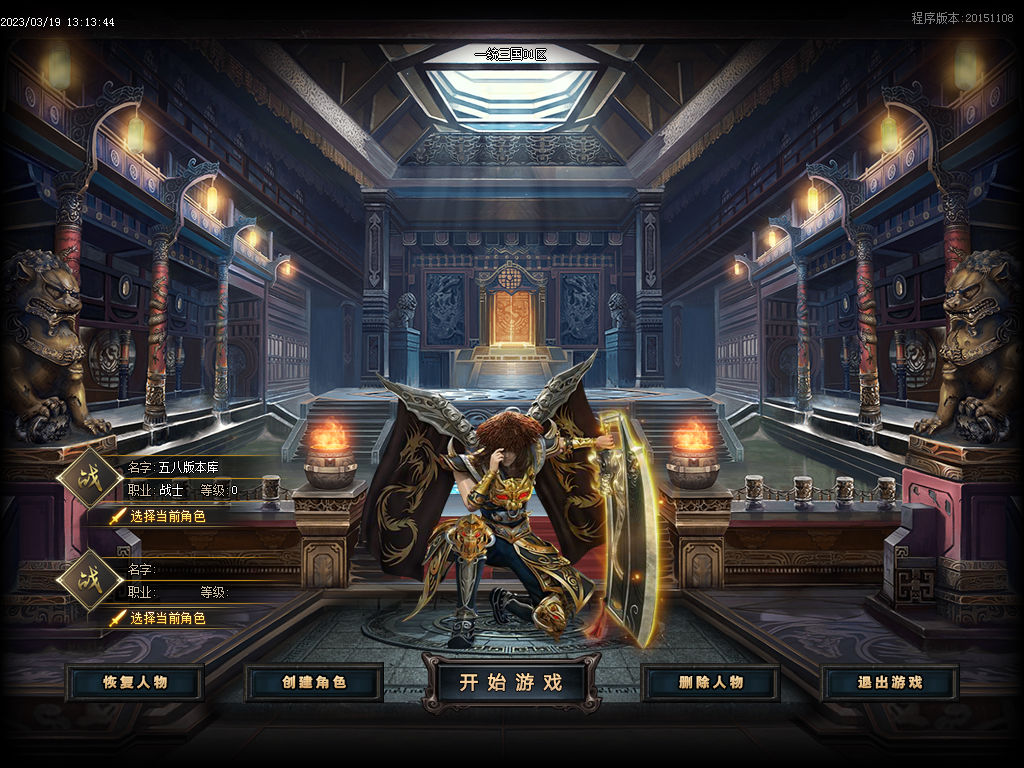Click the 开始游戏 start game button
The width and height of the screenshot is (1024, 768).
tap(511, 683)
